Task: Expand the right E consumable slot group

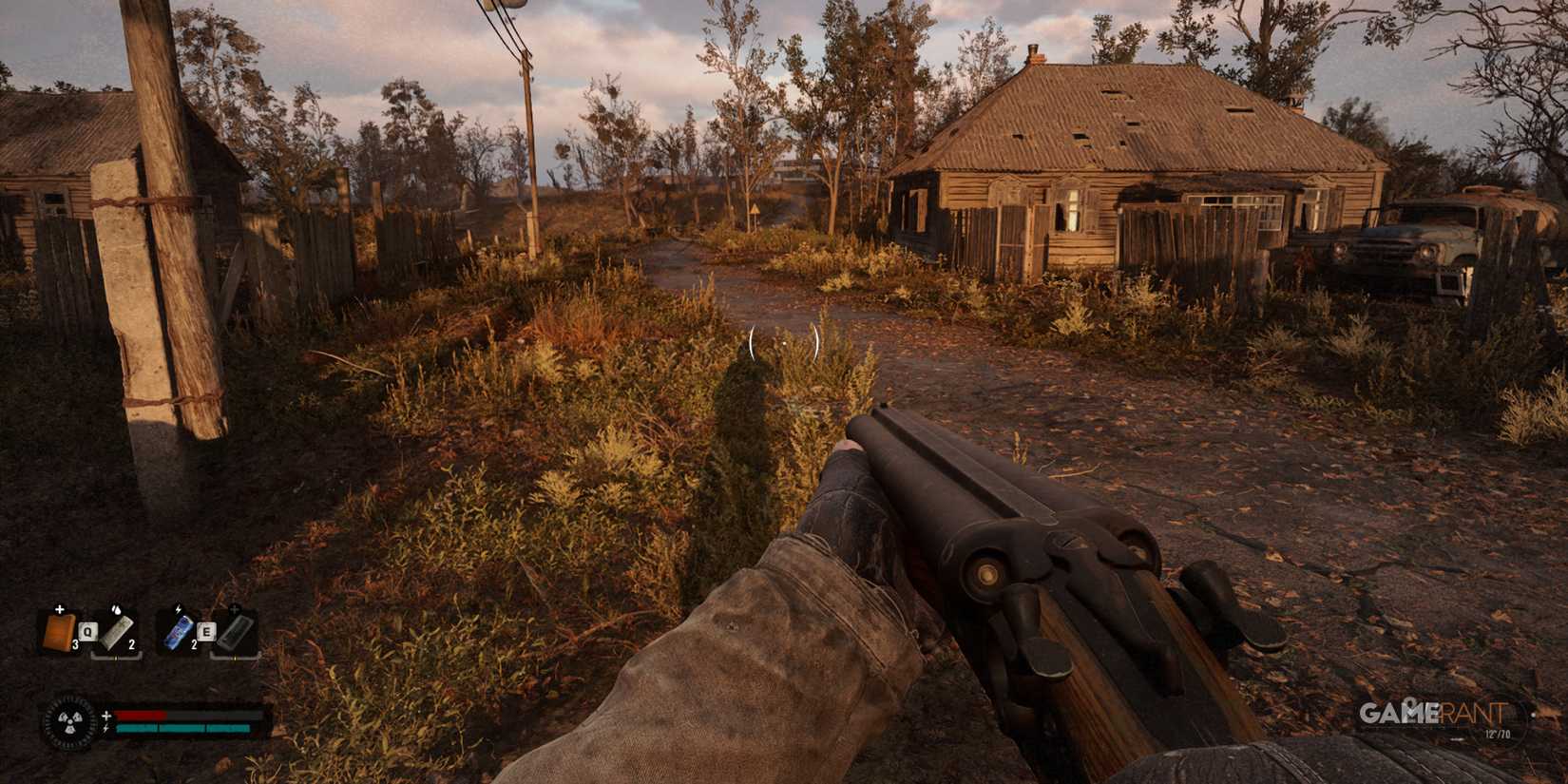Action: click(207, 633)
